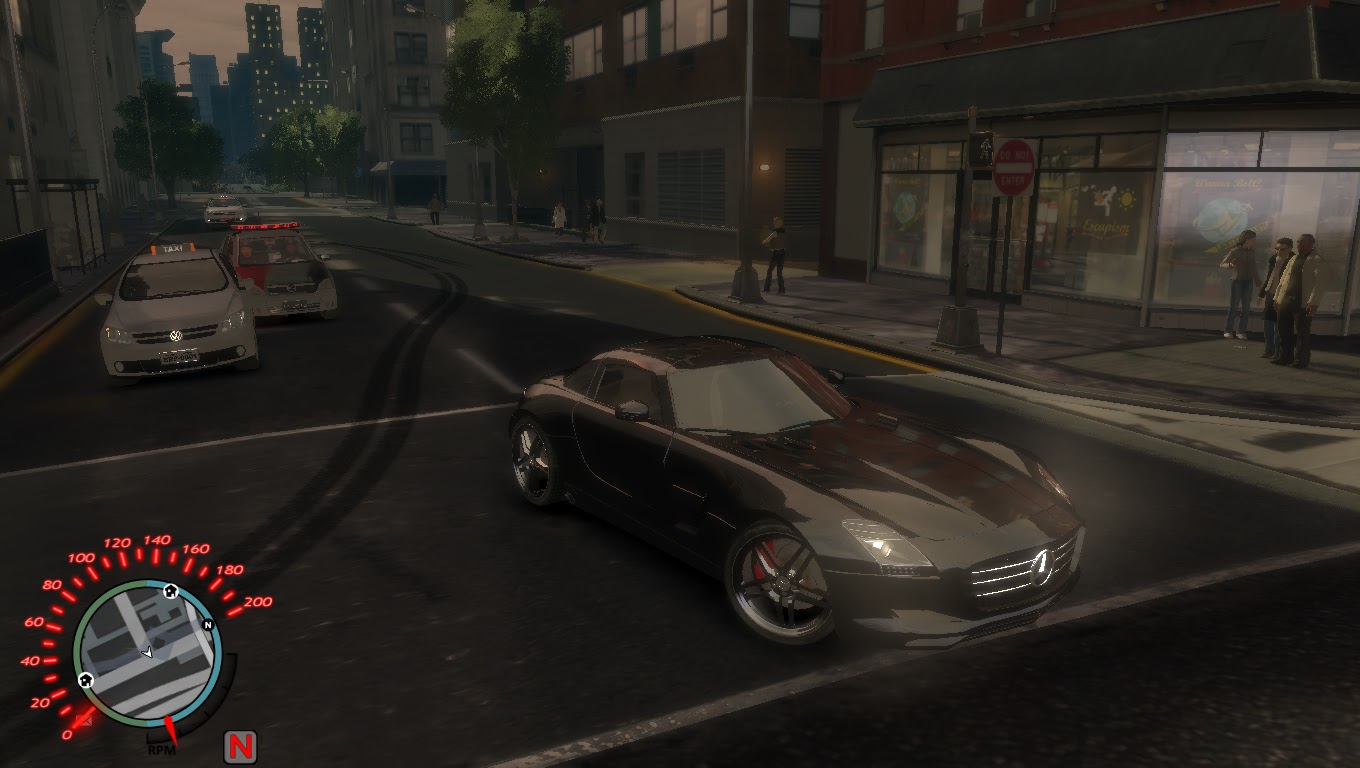Click the player arrow in the minimap center

[x=148, y=652]
